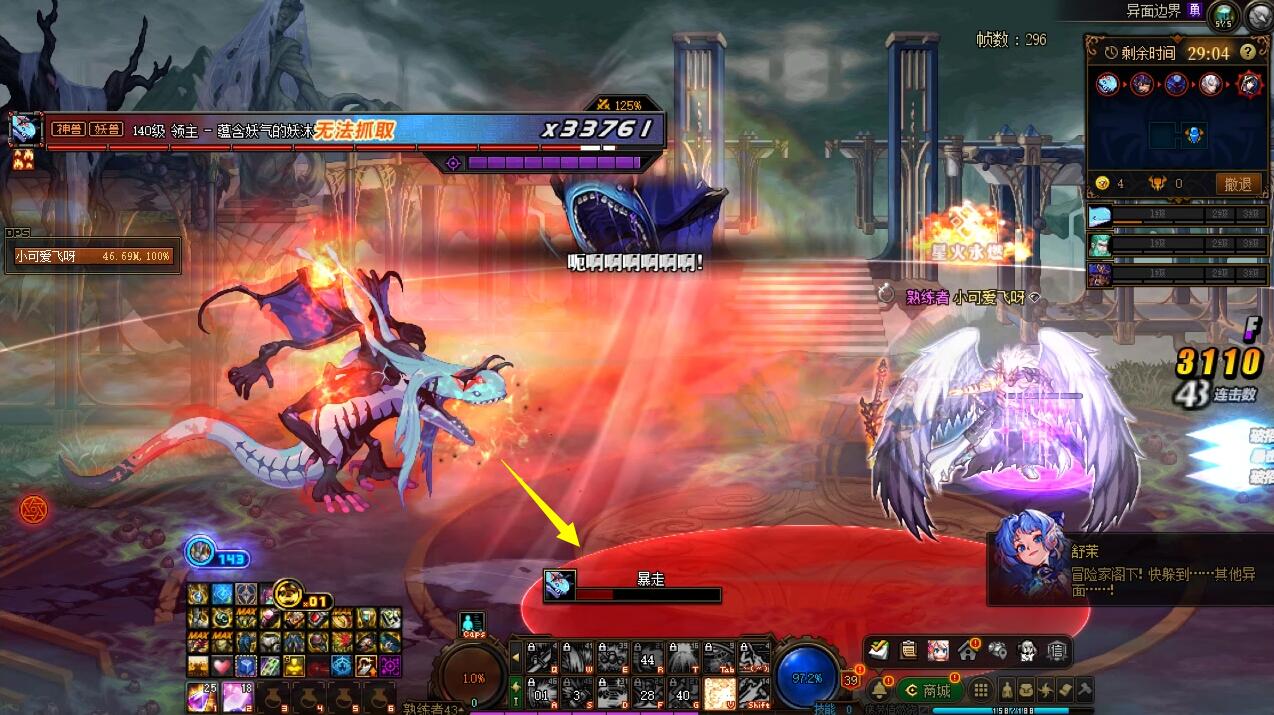The width and height of the screenshot is (1274, 715).
Task: Activate the glowing skill on the V key
Action: point(720,691)
